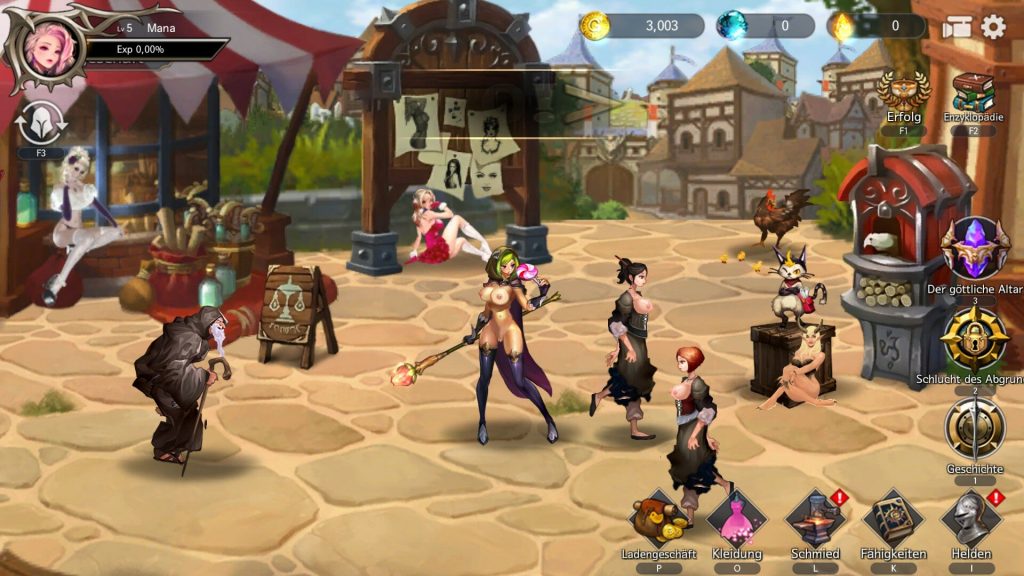The height and width of the screenshot is (576, 1024).
Task: Show the Helden heroes menu
Action: click(x=971, y=519)
